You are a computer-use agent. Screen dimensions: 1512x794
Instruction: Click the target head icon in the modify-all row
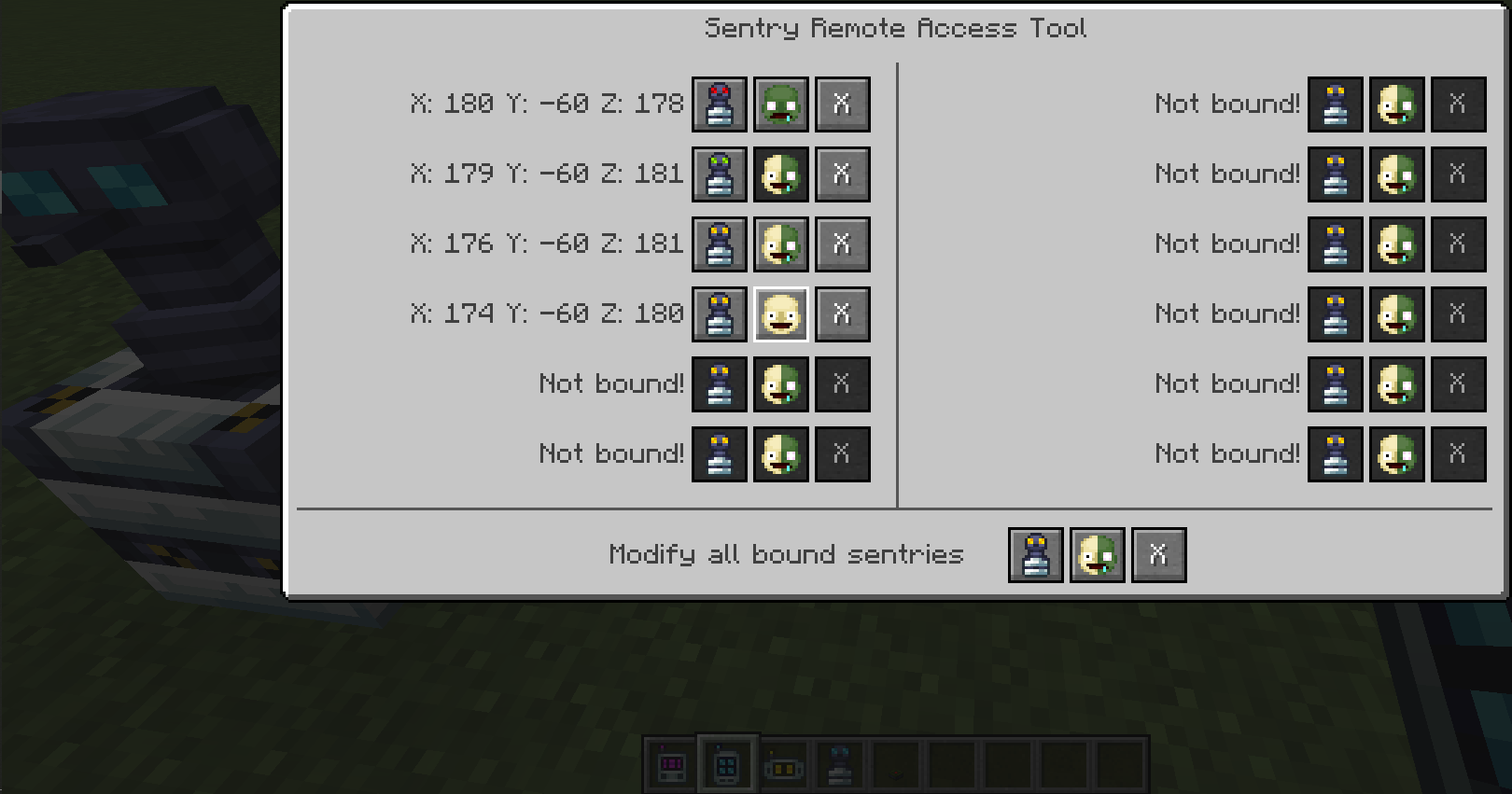pyautogui.click(x=1097, y=553)
